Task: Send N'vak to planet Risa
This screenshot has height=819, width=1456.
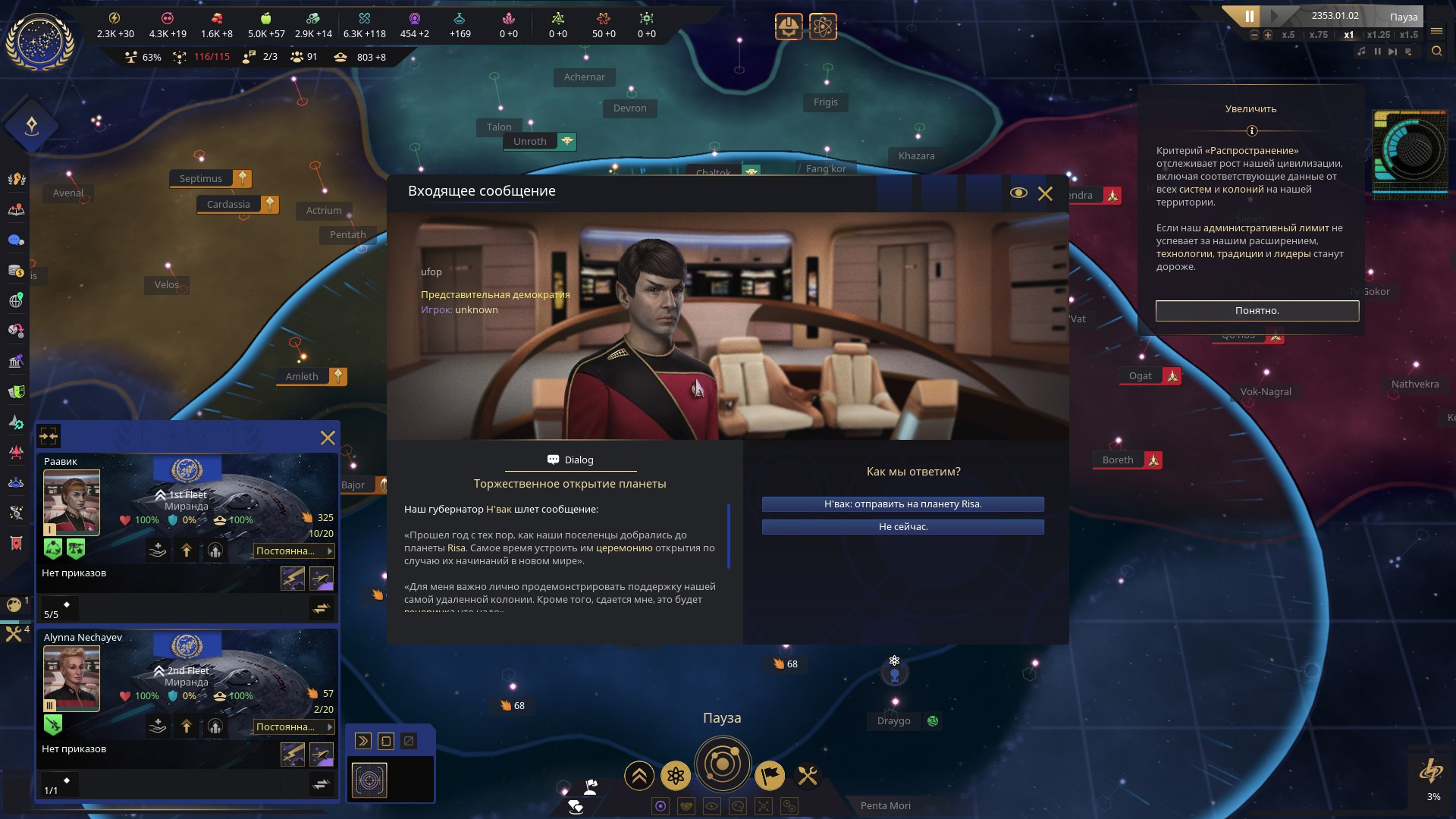Action: tap(902, 504)
